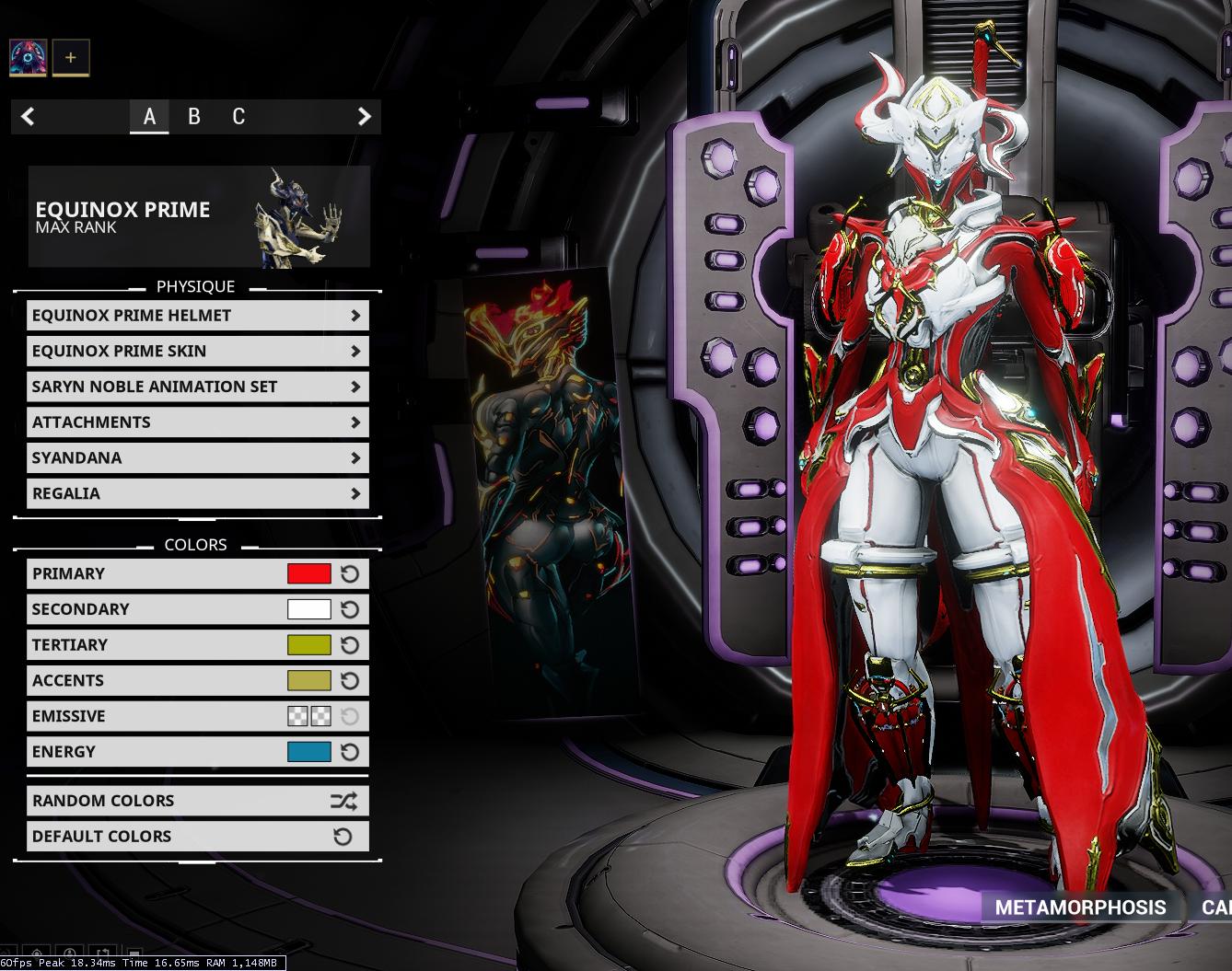Viewport: 1232px width, 971px height.
Task: Edit the Tertiary color swatch
Action: [308, 645]
